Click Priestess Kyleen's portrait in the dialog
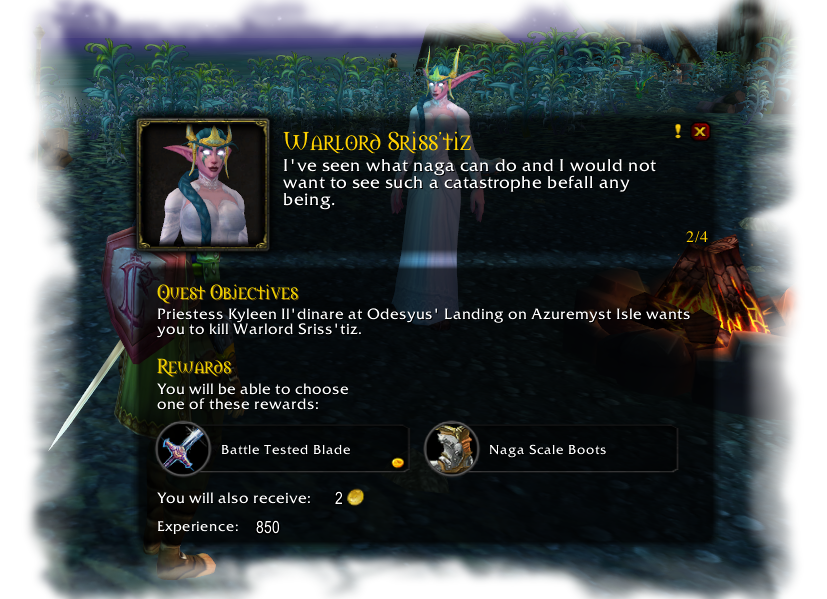 (203, 184)
